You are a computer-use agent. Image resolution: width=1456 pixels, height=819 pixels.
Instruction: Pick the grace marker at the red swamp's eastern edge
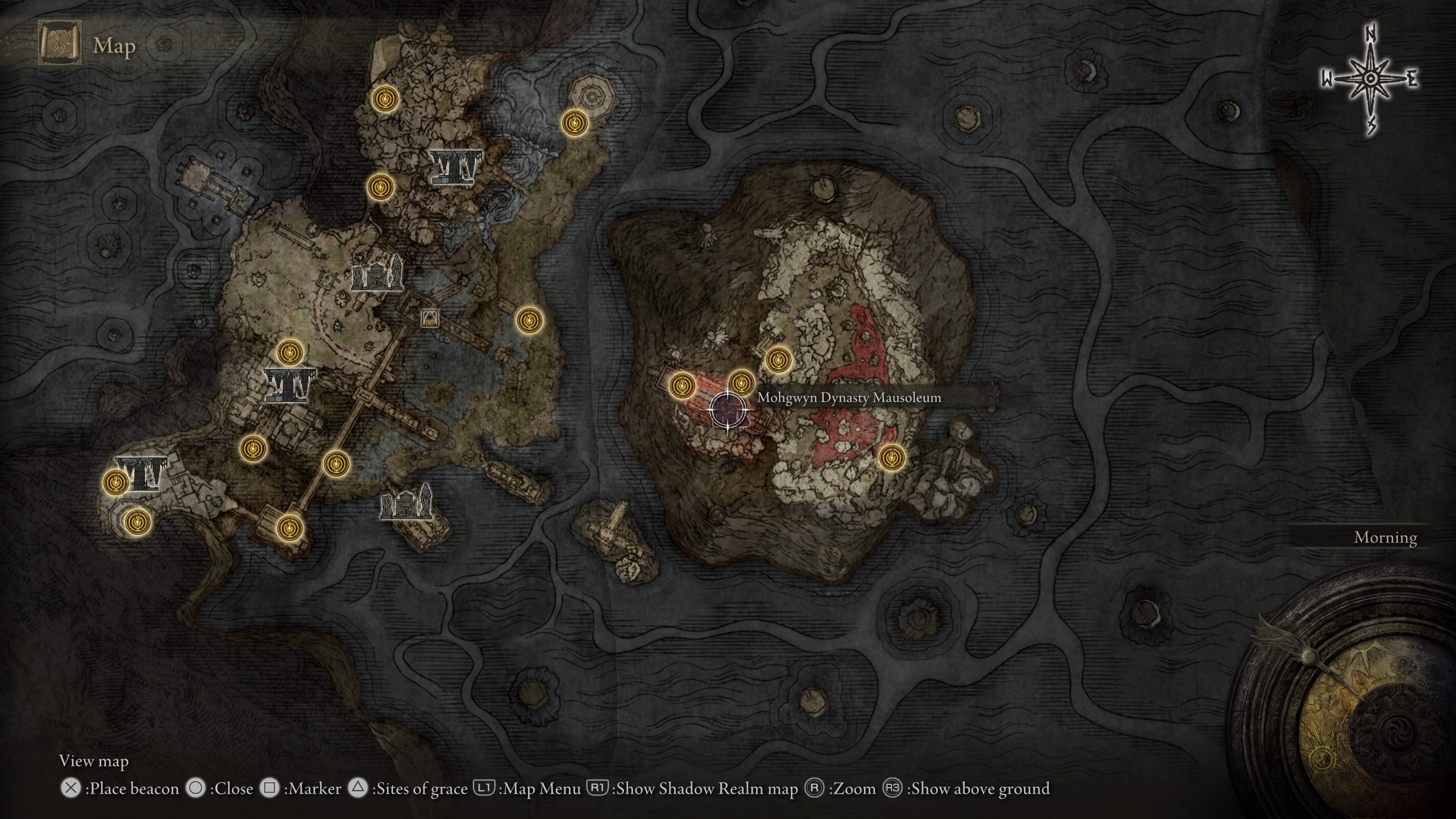pos(891,457)
